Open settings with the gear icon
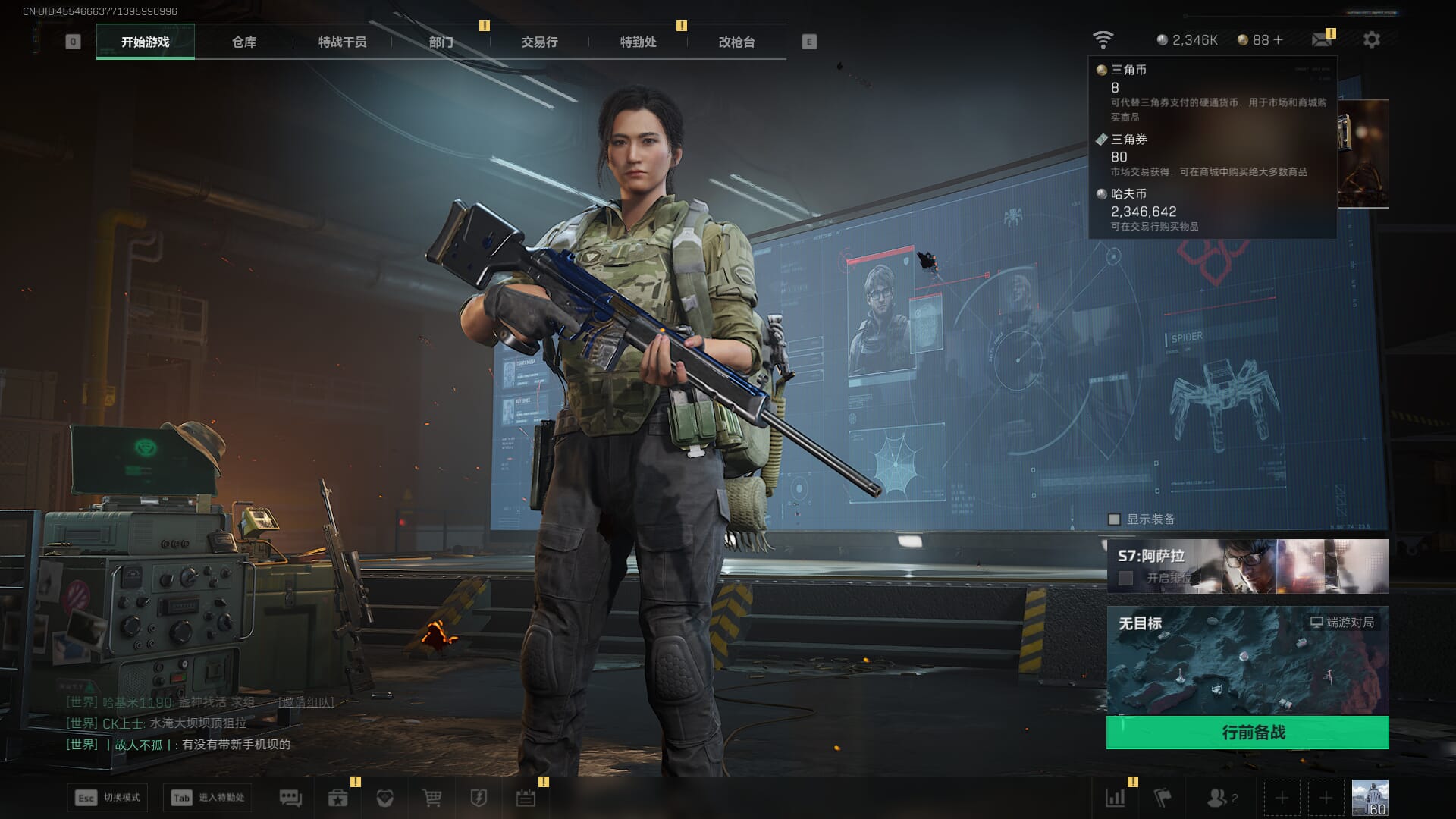The image size is (1456, 819). [x=1371, y=39]
